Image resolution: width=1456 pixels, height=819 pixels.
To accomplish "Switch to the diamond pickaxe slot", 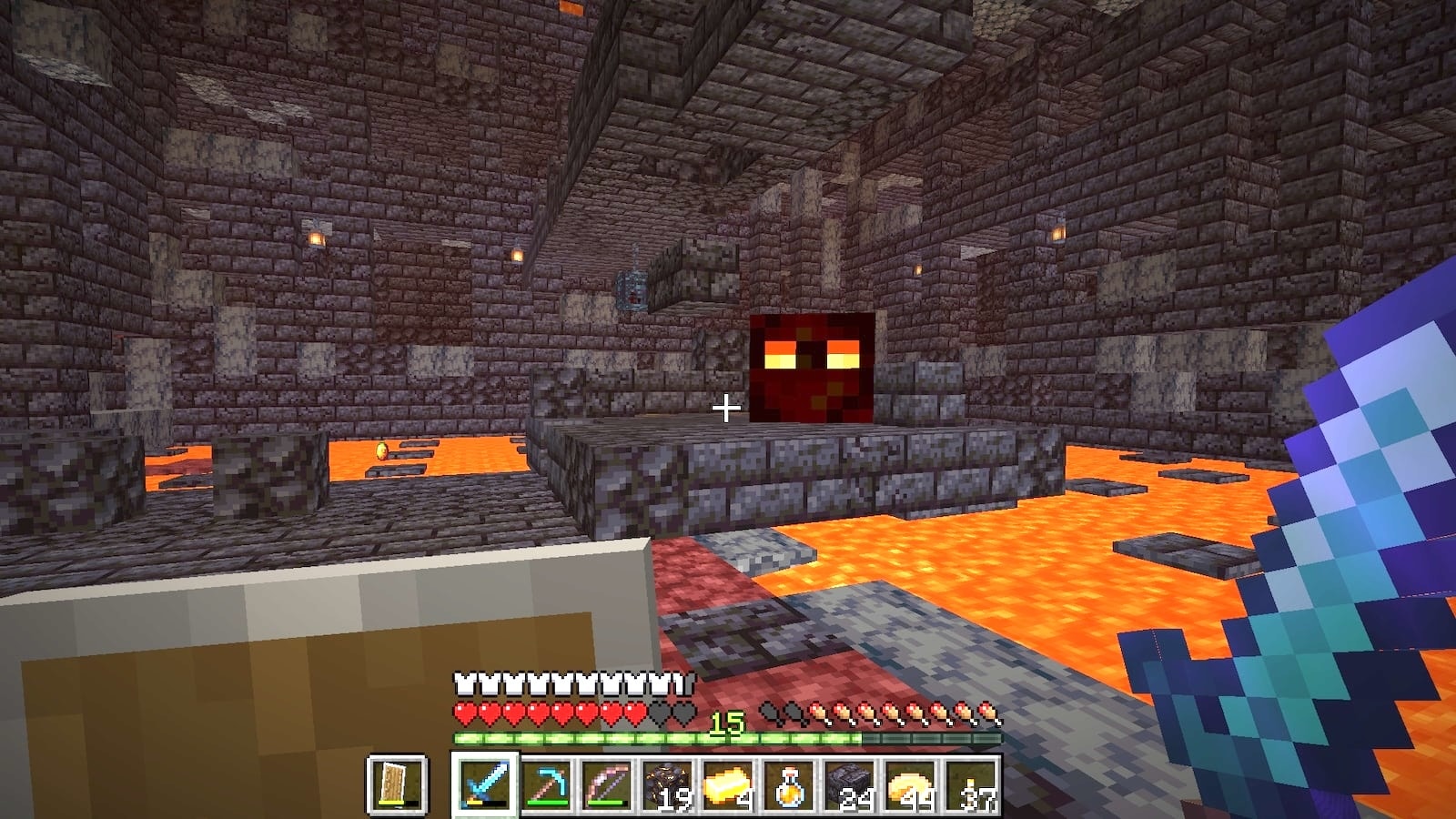I will coord(547,784).
